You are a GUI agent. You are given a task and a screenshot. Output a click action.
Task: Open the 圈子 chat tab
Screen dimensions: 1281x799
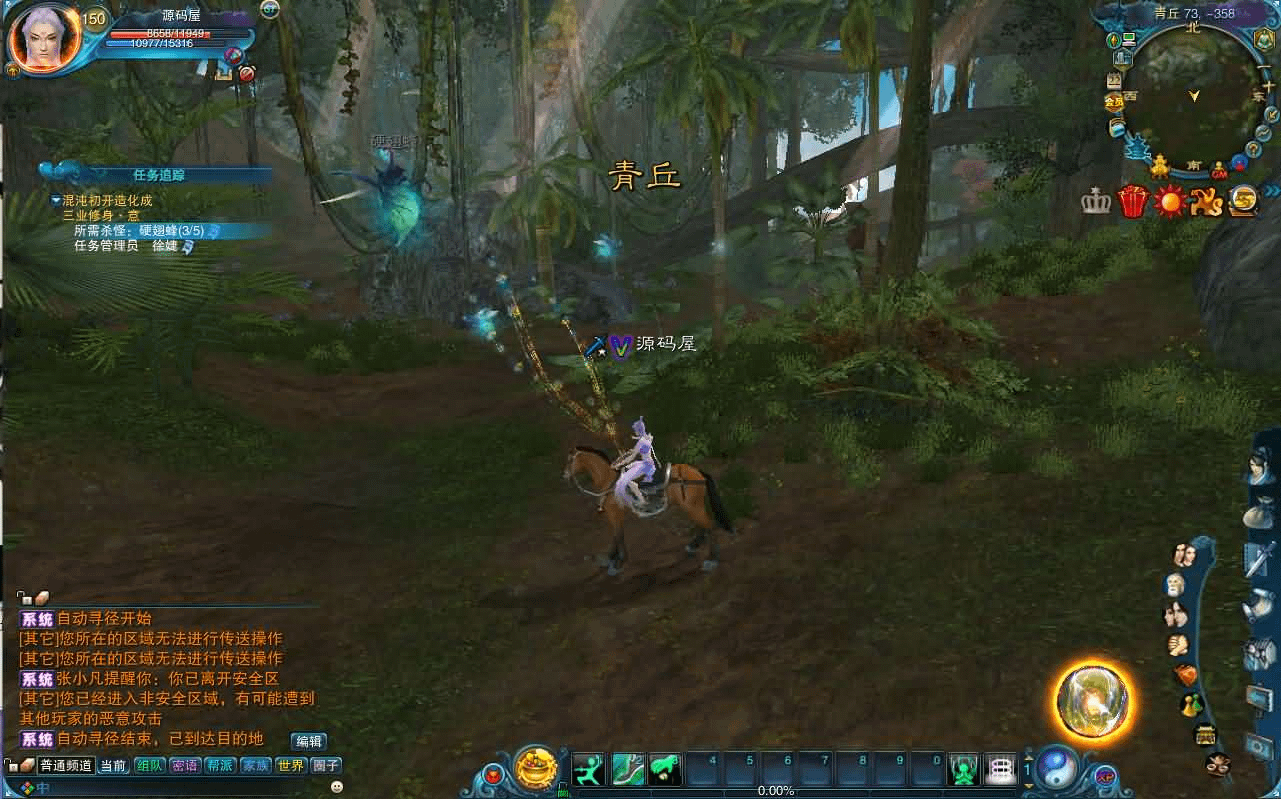pyautogui.click(x=326, y=766)
